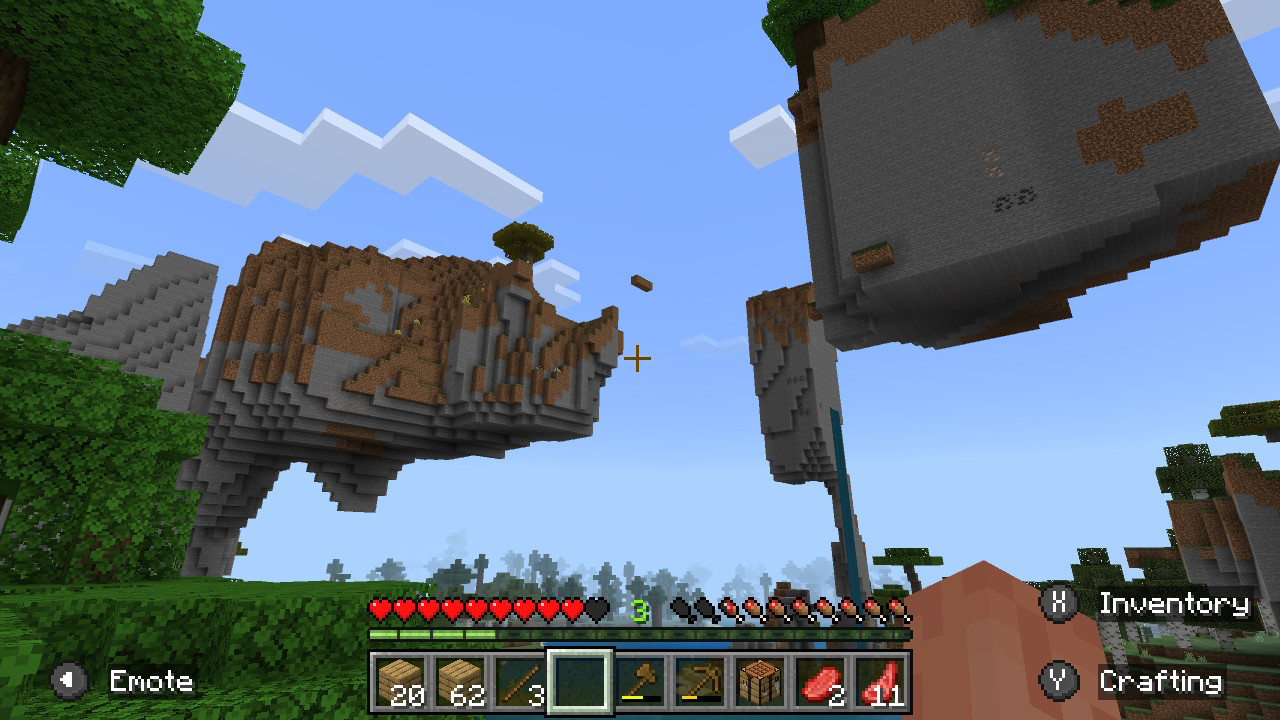Screen dimensions: 1280x720
Task: Click the crosshair at screen center
Action: point(637,357)
